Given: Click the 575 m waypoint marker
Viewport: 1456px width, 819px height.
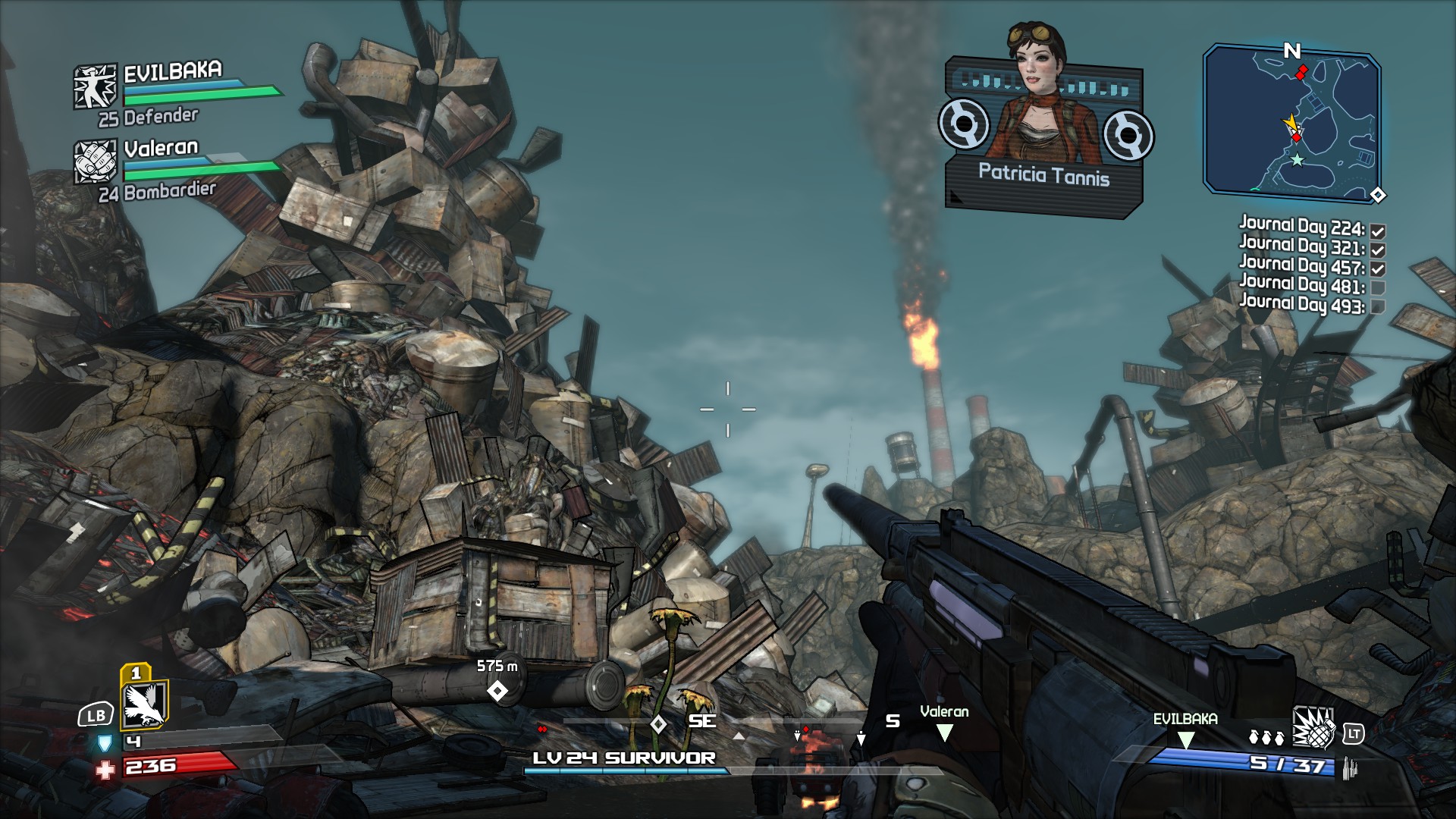Looking at the screenshot, I should tap(497, 691).
